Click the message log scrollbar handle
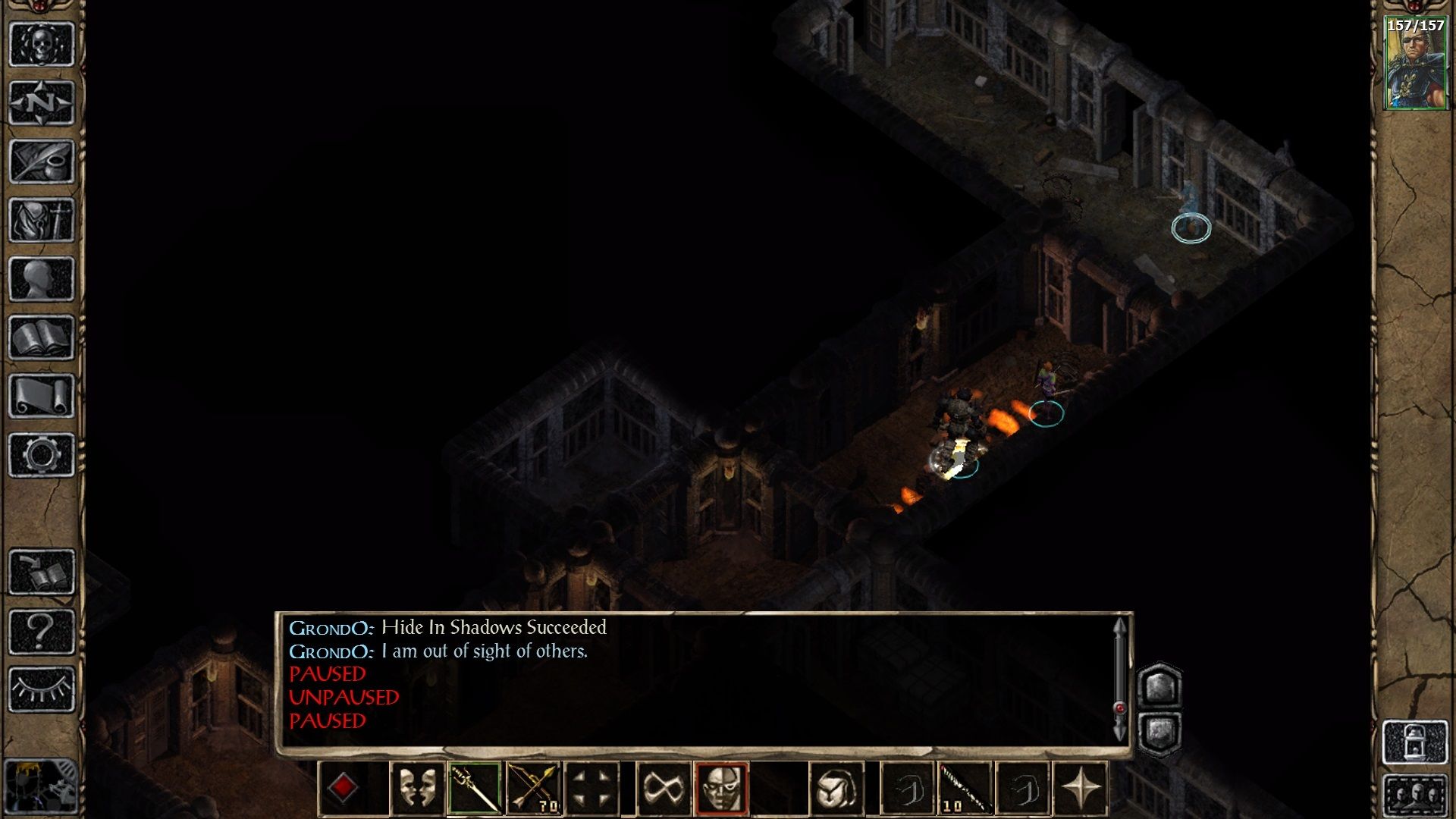This screenshot has width=1456, height=819. tap(1120, 709)
